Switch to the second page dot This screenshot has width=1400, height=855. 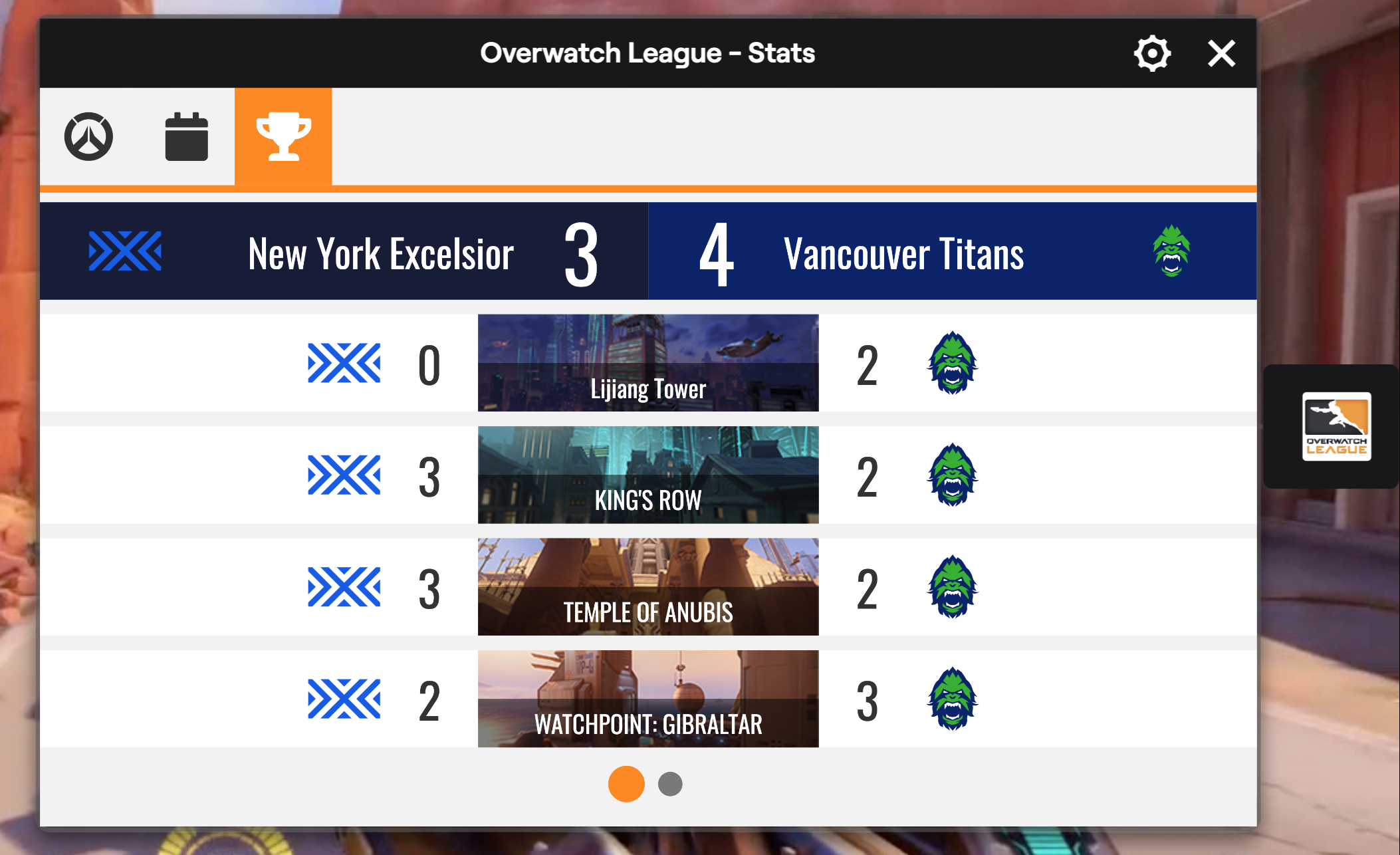click(670, 784)
